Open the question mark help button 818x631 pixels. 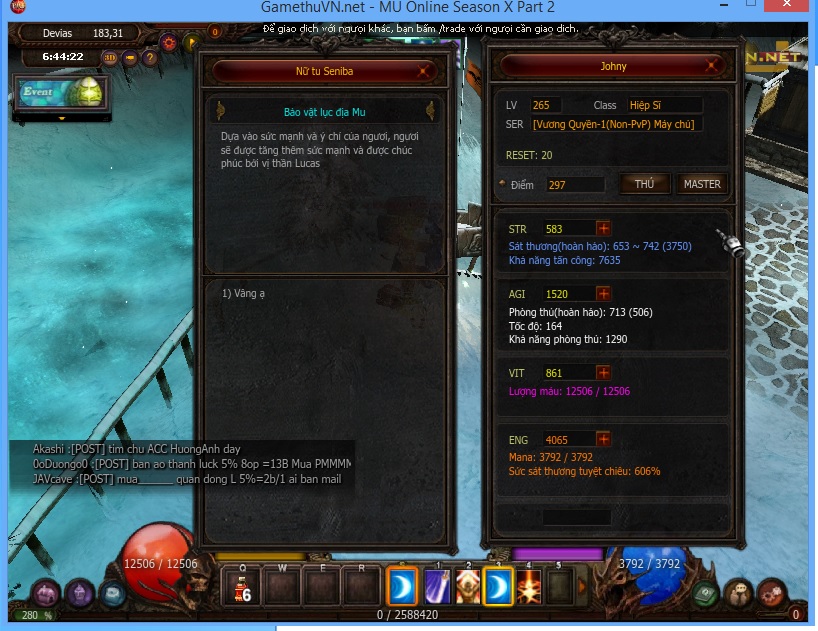click(151, 57)
